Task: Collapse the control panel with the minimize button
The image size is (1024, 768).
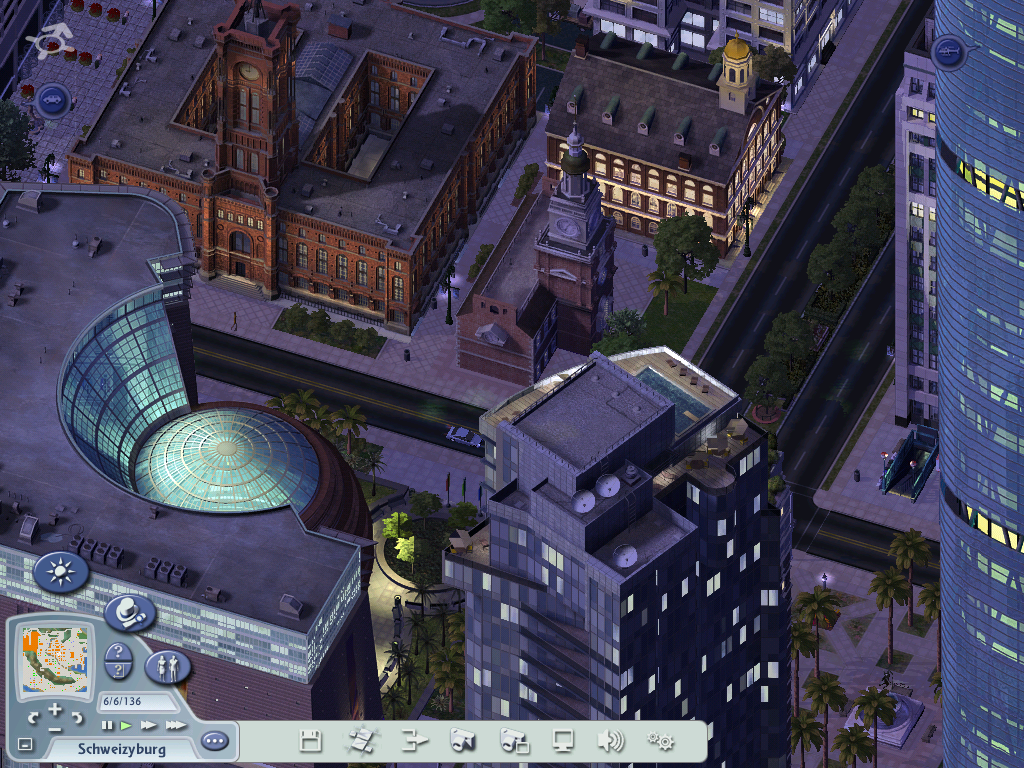Action: point(25,745)
